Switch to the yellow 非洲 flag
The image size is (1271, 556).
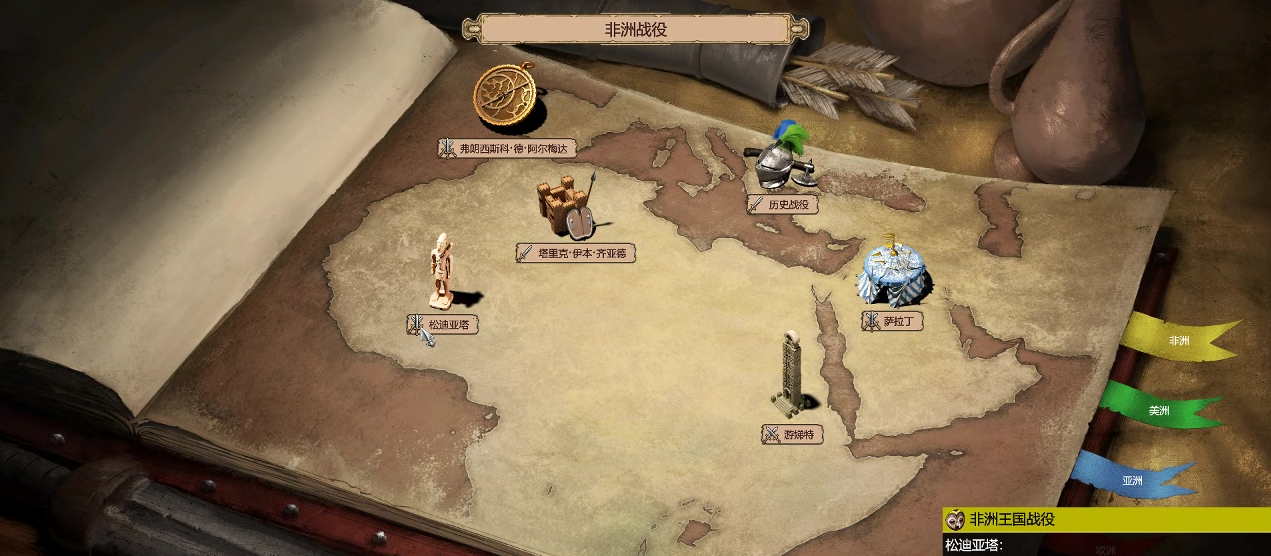(1178, 340)
